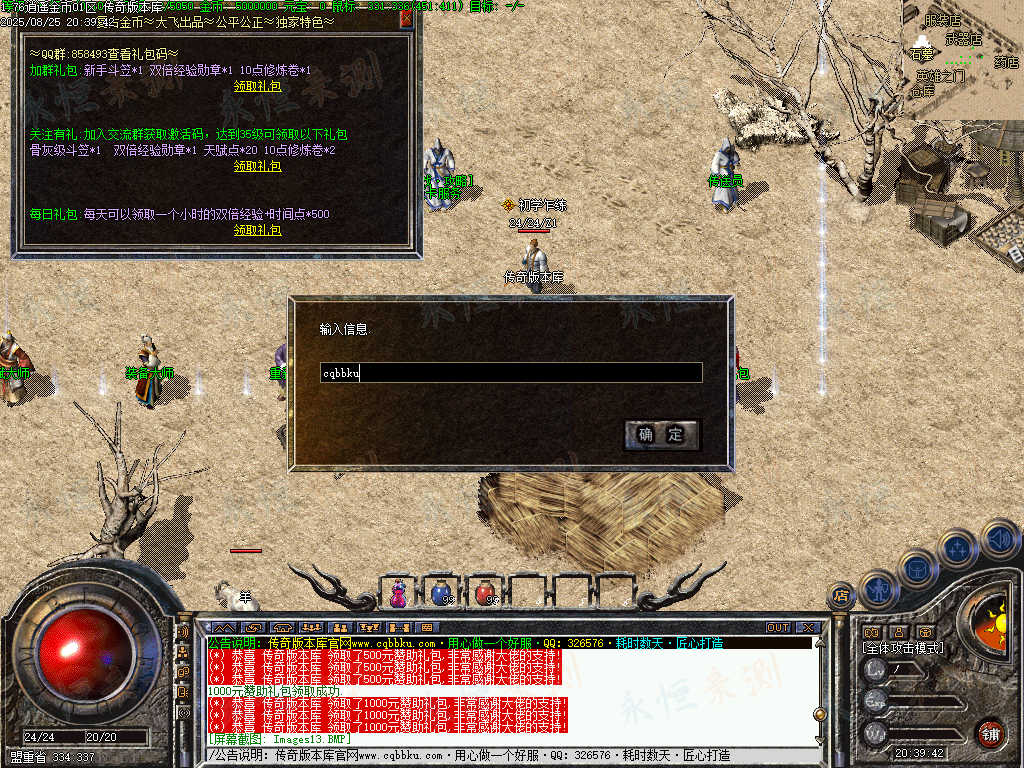Viewport: 1024px width, 768px height.
Task: Toggle sound with the speaker round button
Action: click(999, 541)
